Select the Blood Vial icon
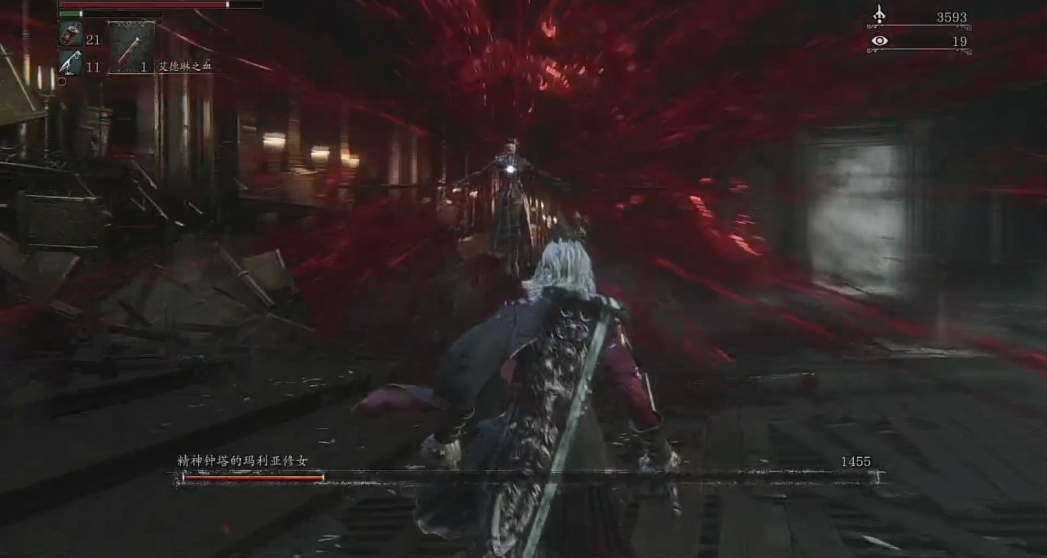The image size is (1047, 558). click(70, 36)
